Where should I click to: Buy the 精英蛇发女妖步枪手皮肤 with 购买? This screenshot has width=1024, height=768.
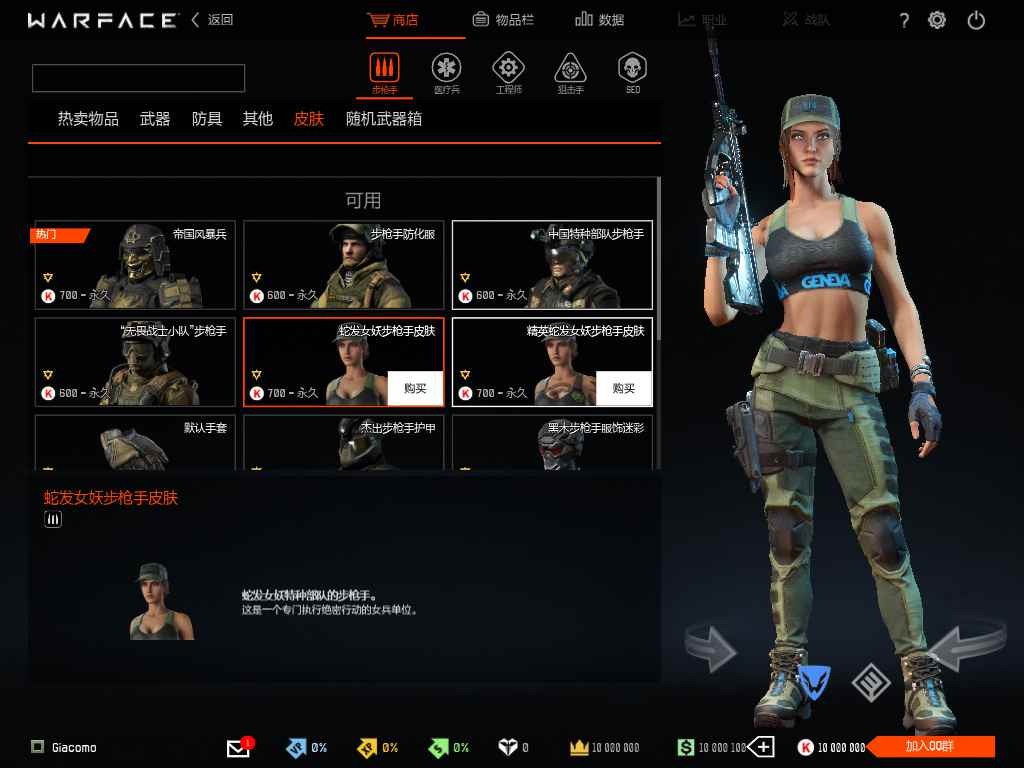[623, 388]
